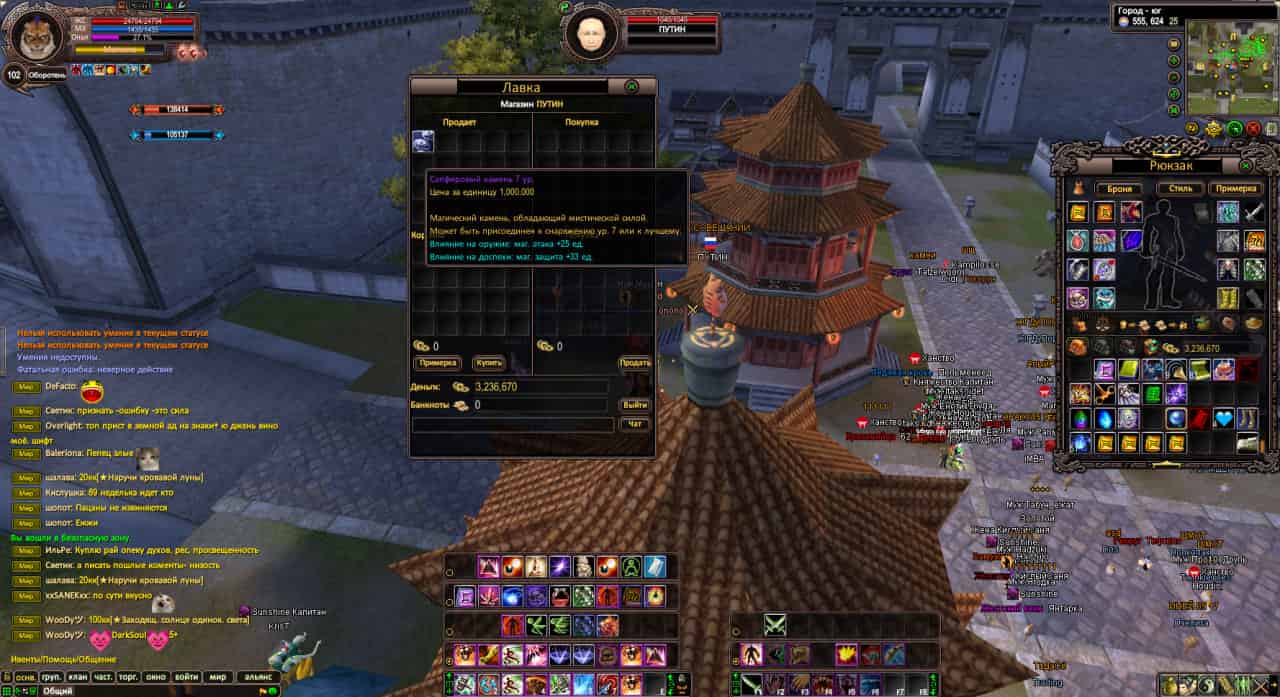The height and width of the screenshot is (697, 1280).
Task: Close the Лавка shop window
Action: (632, 87)
